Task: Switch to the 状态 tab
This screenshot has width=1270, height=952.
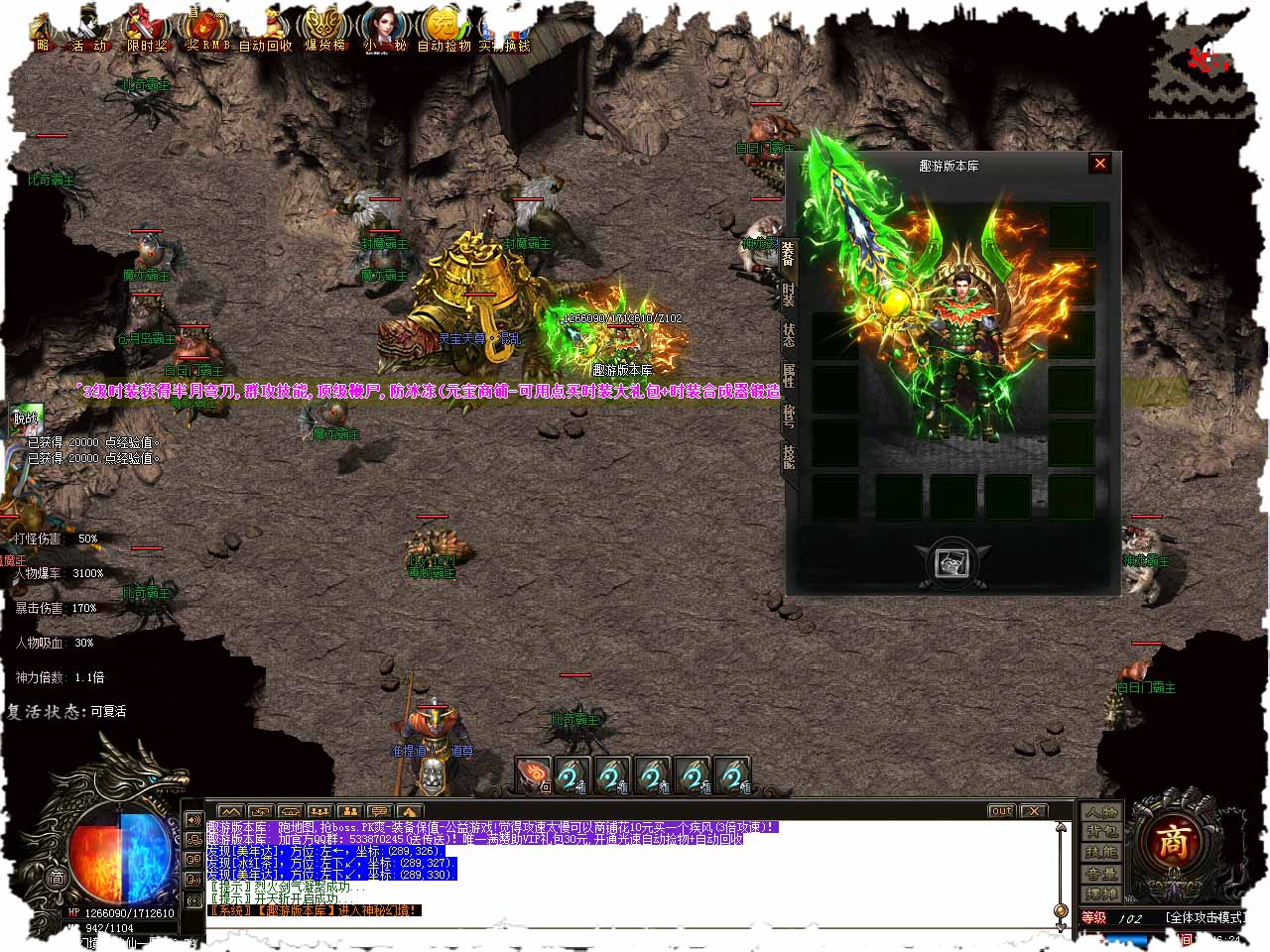Action: click(x=788, y=335)
